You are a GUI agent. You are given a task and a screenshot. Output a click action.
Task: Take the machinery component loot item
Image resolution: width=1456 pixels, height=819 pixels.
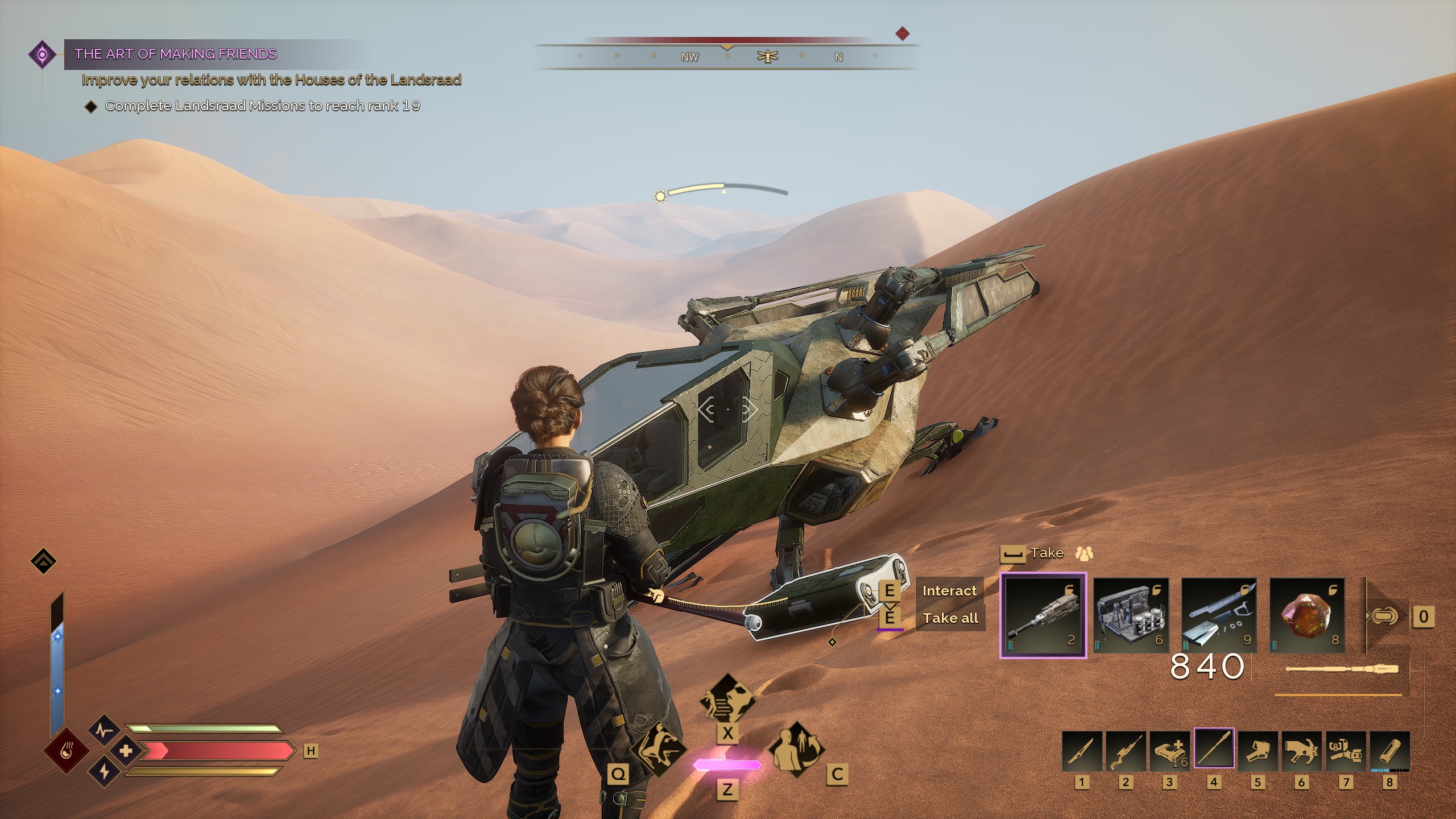(1131, 616)
